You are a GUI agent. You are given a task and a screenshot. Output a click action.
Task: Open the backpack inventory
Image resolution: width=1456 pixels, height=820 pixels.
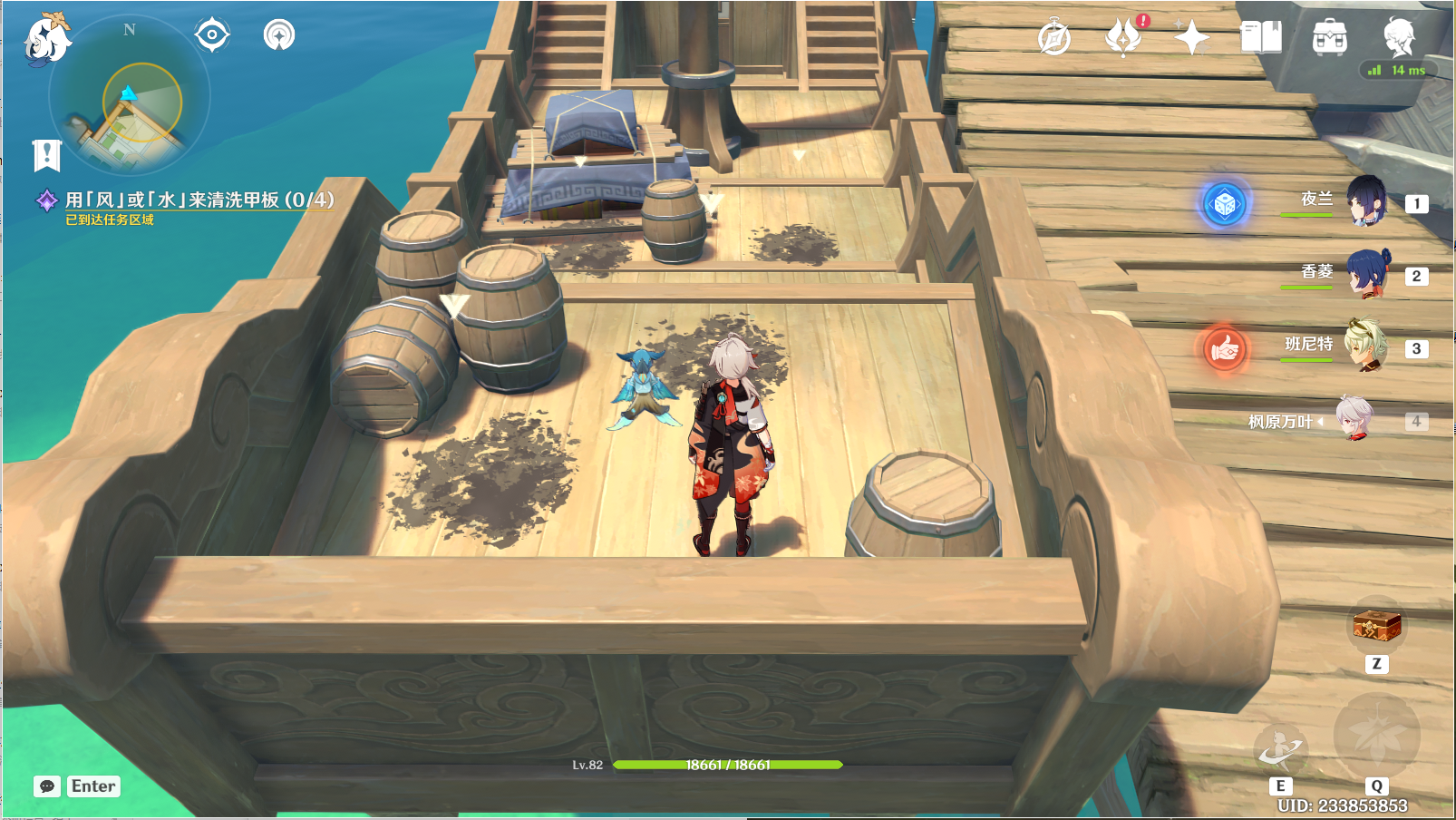click(x=1329, y=38)
